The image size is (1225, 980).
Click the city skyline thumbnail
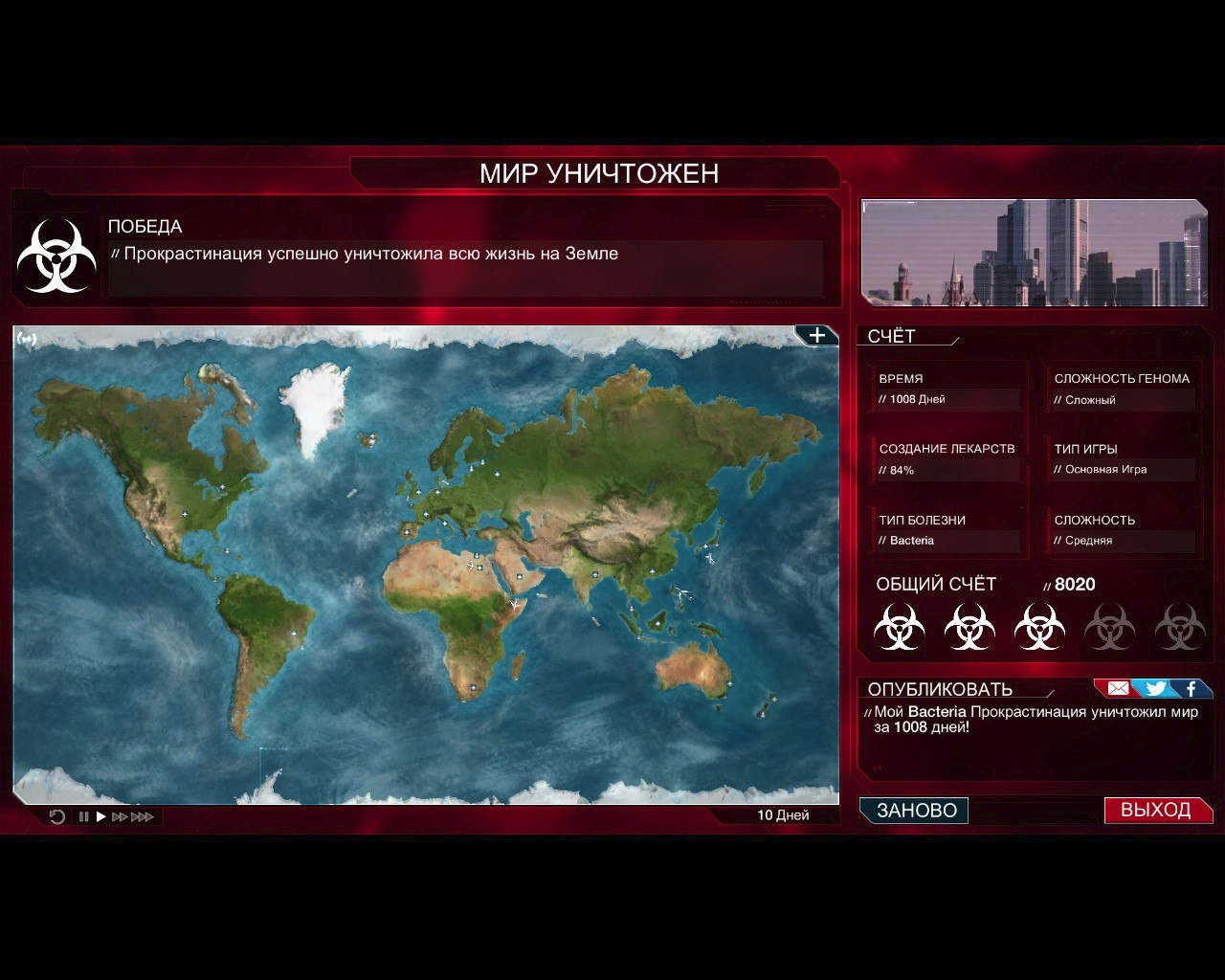click(1034, 253)
